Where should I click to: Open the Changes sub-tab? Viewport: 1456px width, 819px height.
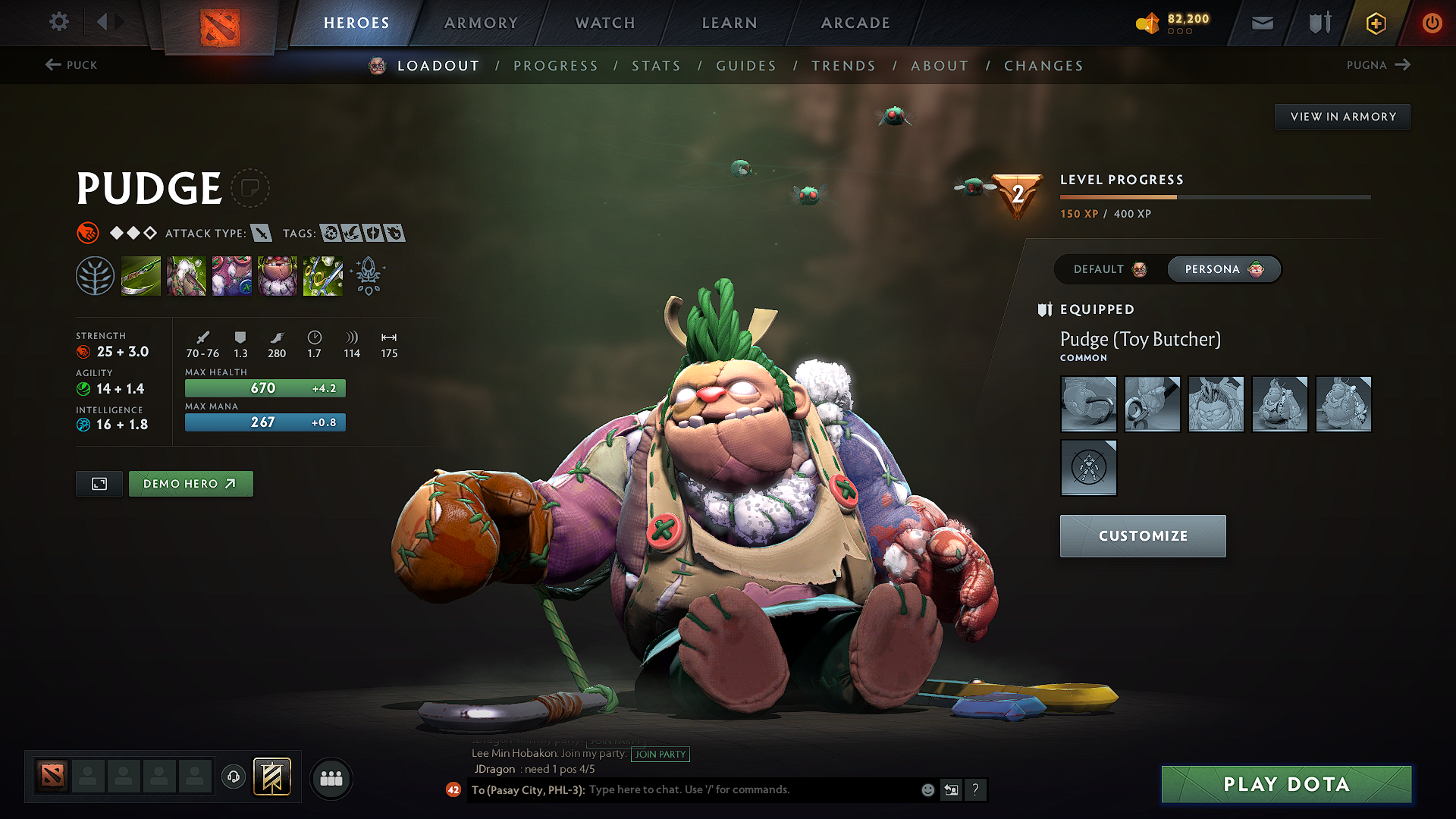coord(1043,66)
